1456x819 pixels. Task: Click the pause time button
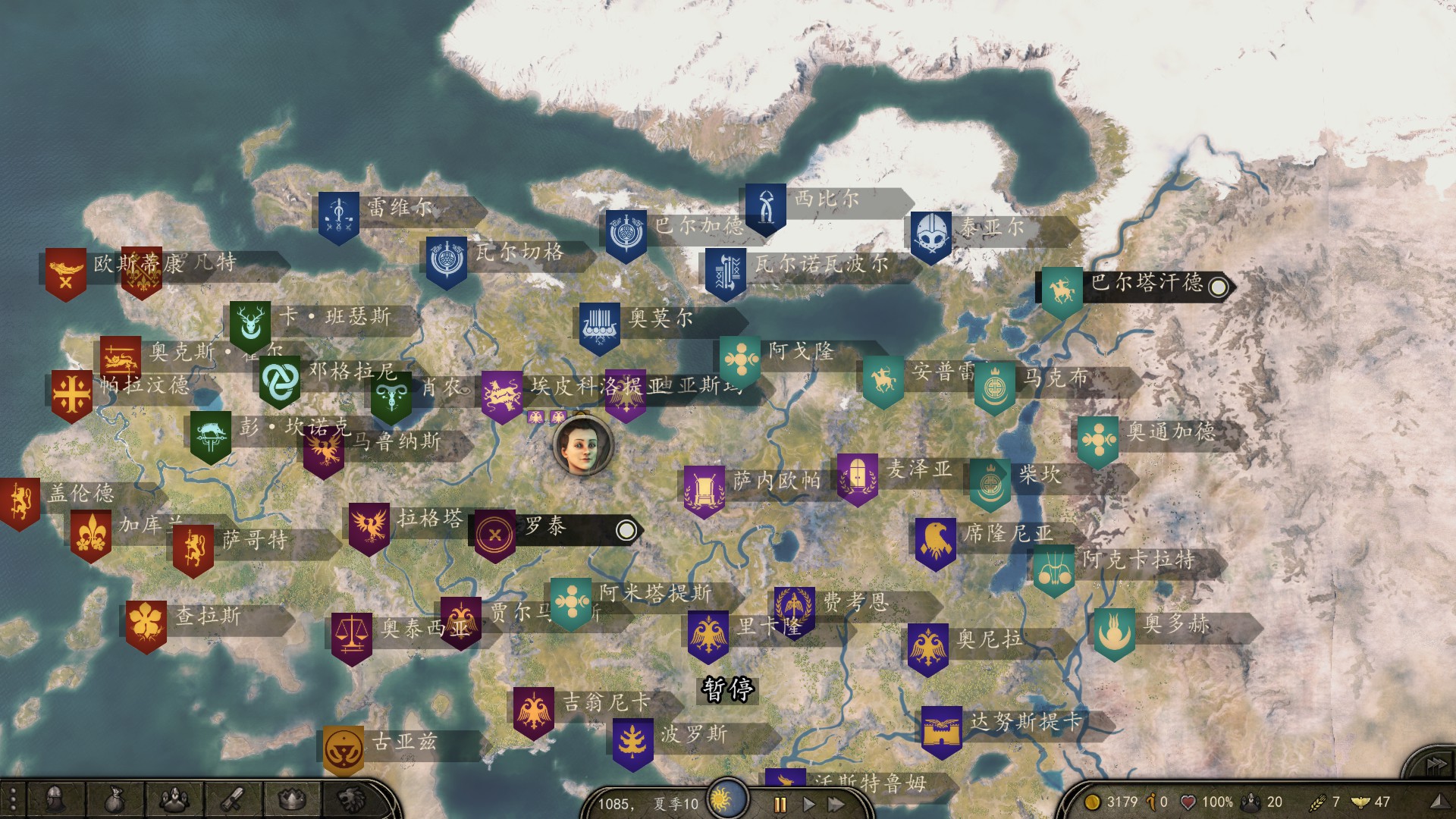780,804
